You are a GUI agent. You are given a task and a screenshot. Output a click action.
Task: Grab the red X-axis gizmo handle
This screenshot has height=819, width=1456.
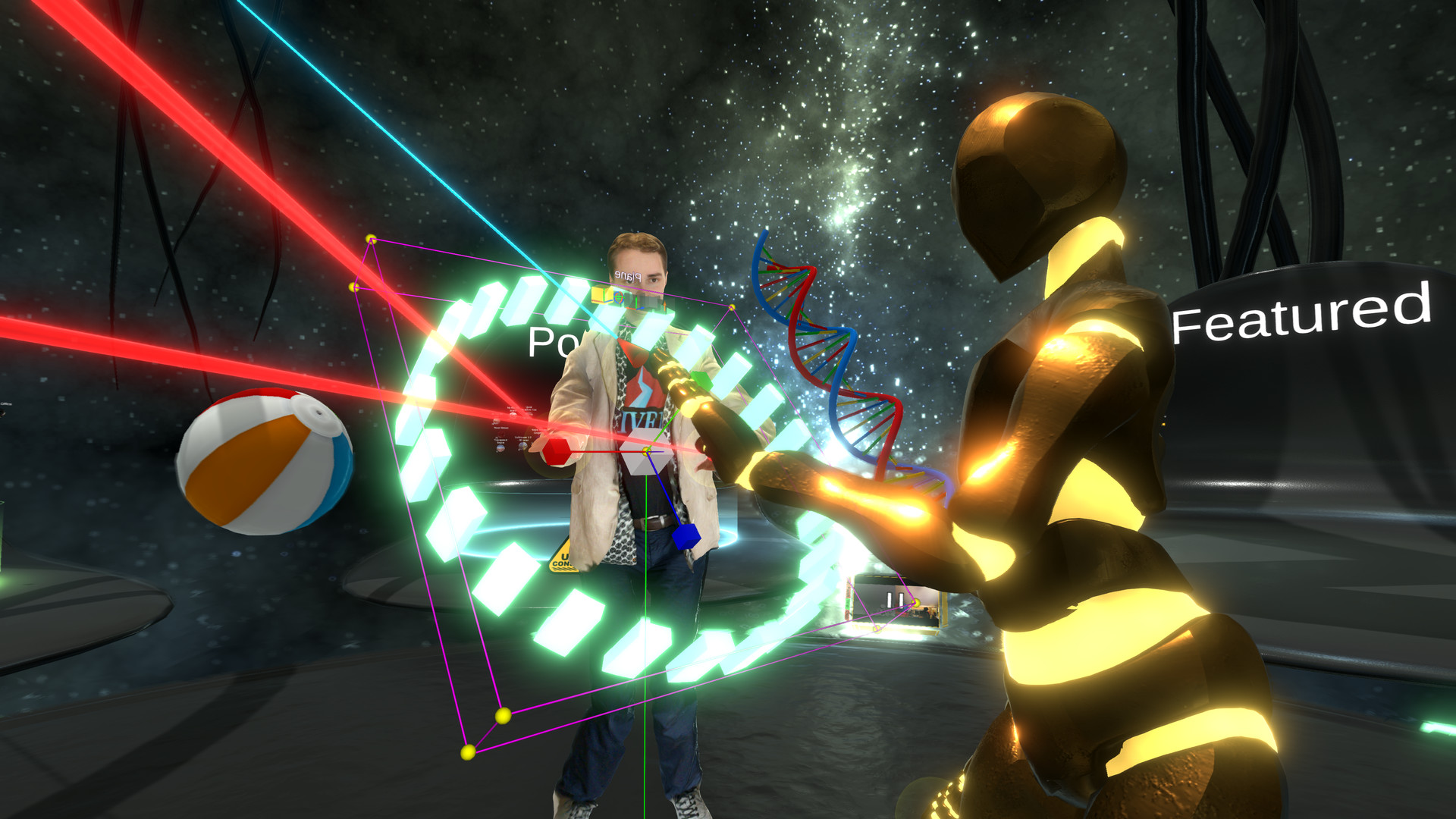(557, 450)
